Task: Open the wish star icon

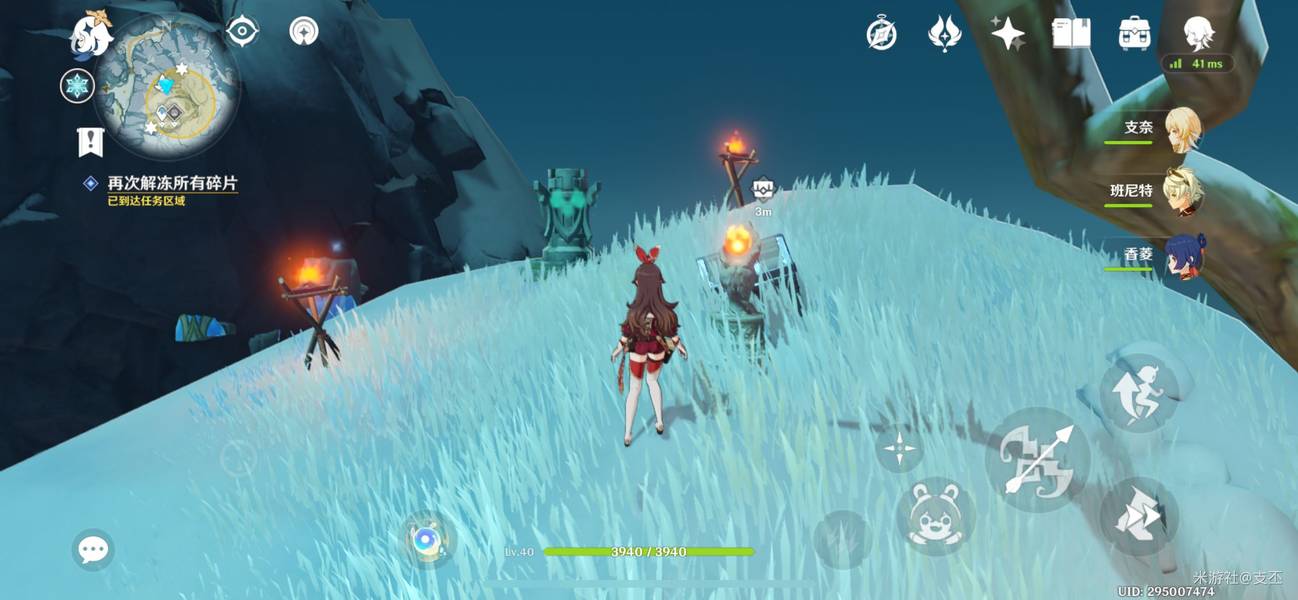Action: [x=1007, y=34]
